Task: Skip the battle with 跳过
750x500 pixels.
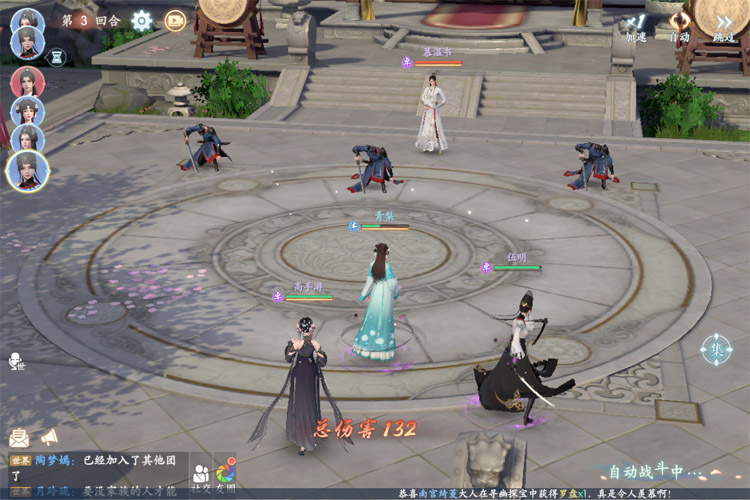Action: (724, 26)
